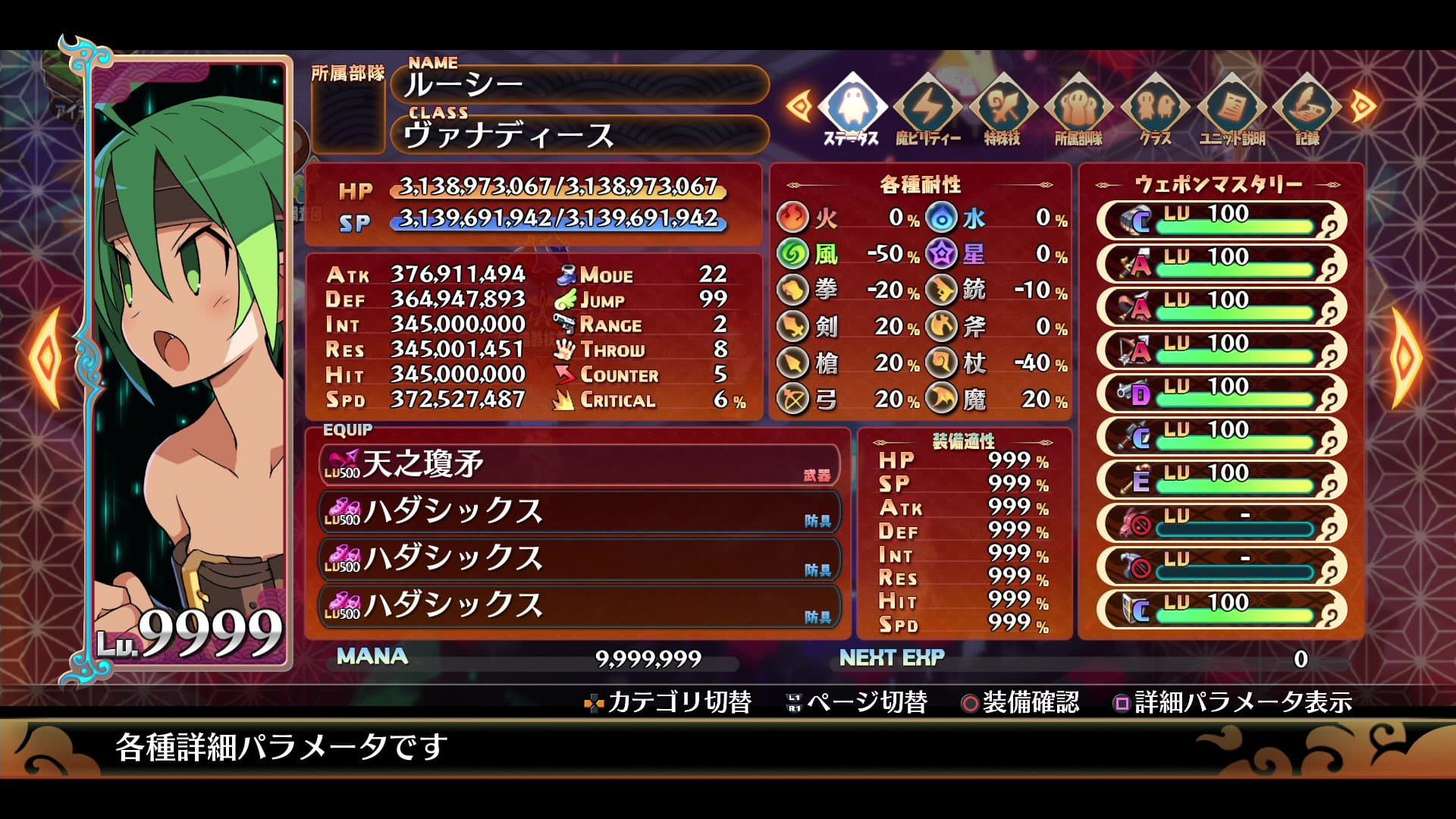
Task: Click the staff (杖) resistance icon
Action: (x=940, y=363)
